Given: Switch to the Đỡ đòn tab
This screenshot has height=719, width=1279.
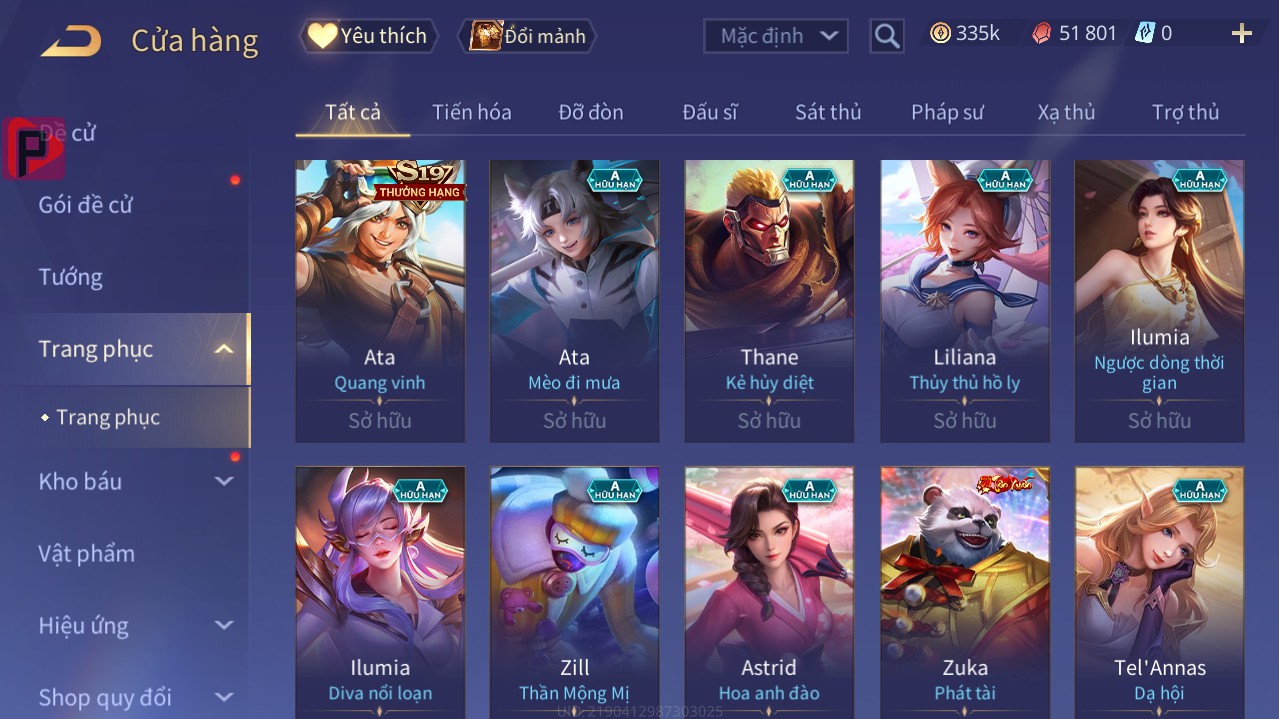Looking at the screenshot, I should (590, 112).
